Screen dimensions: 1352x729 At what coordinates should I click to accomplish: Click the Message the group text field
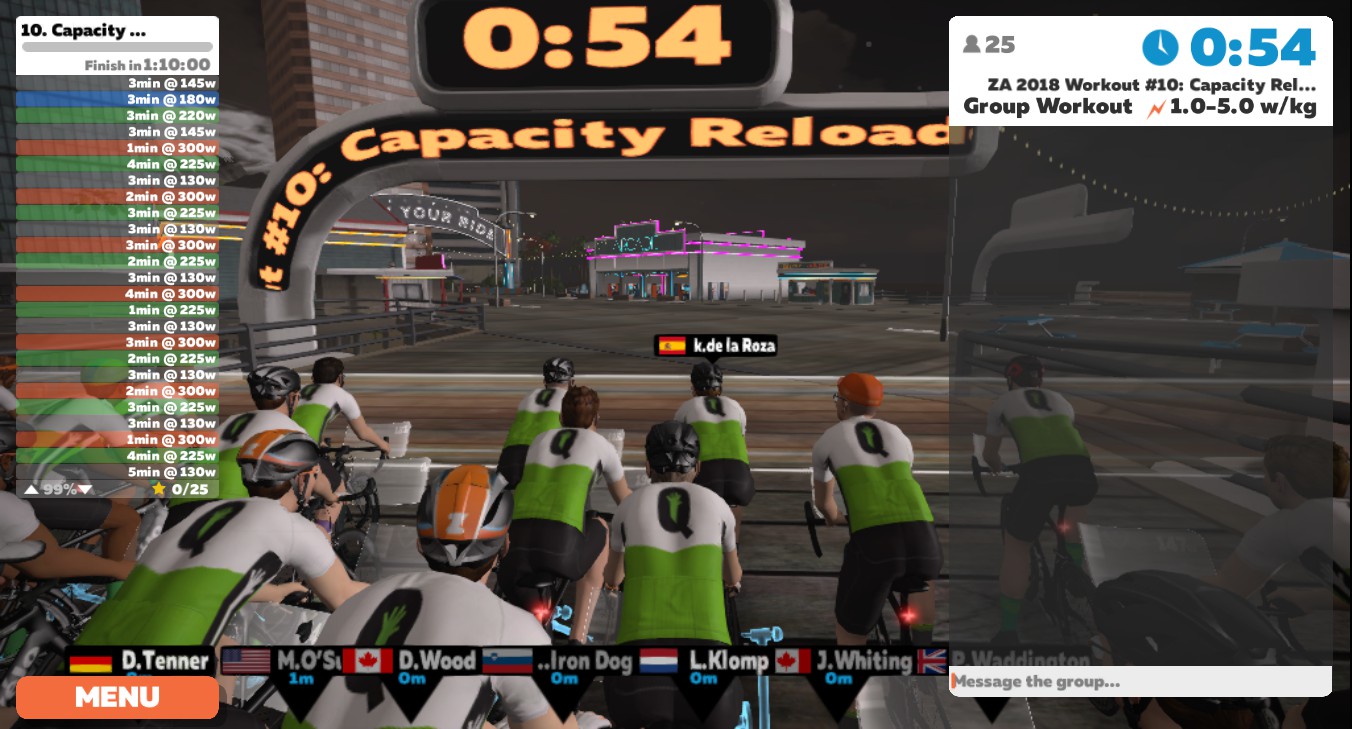(1140, 682)
